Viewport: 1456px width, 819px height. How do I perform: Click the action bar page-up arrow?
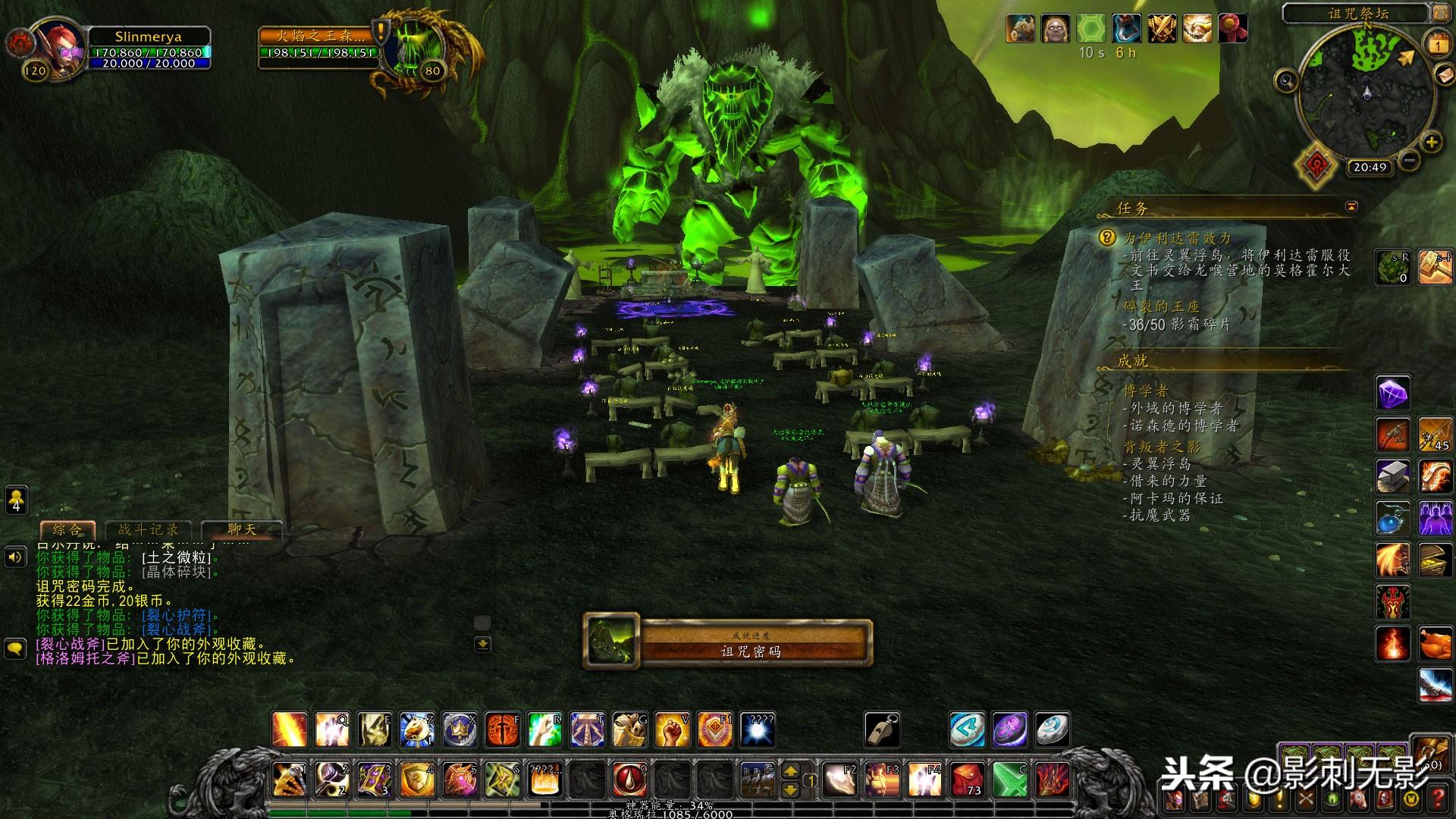[790, 771]
